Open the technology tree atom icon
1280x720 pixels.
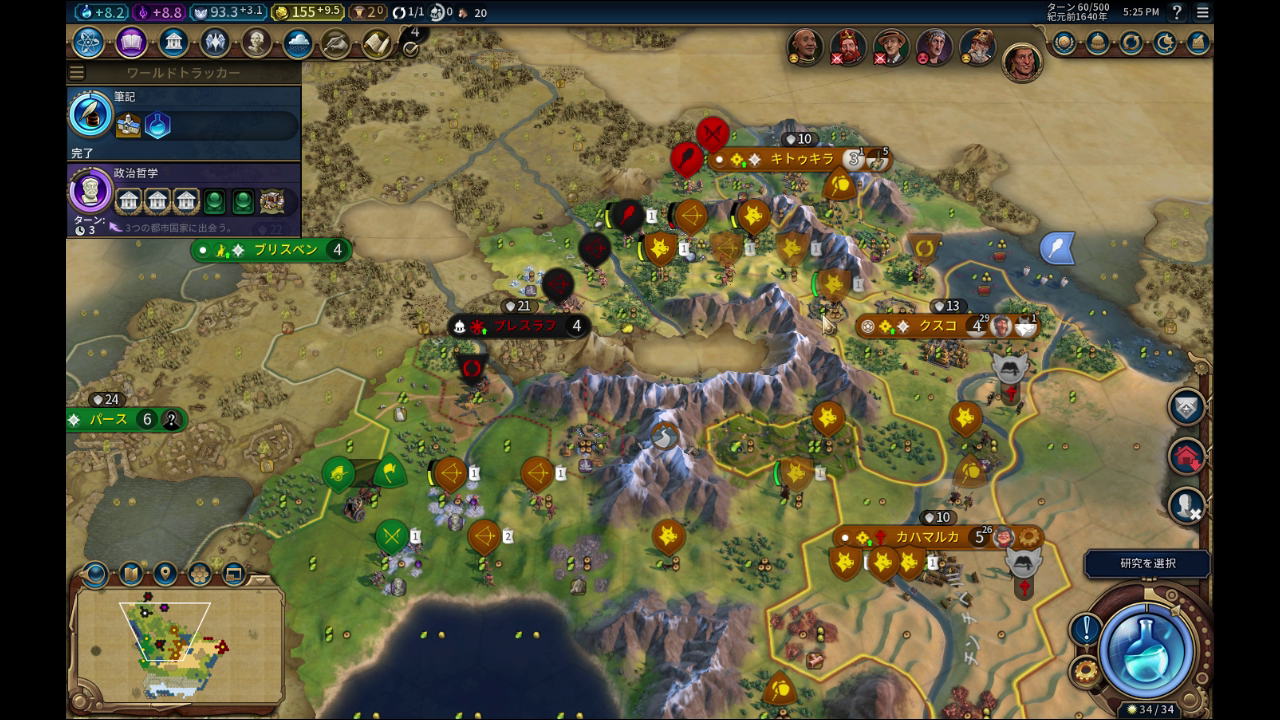tap(88, 43)
